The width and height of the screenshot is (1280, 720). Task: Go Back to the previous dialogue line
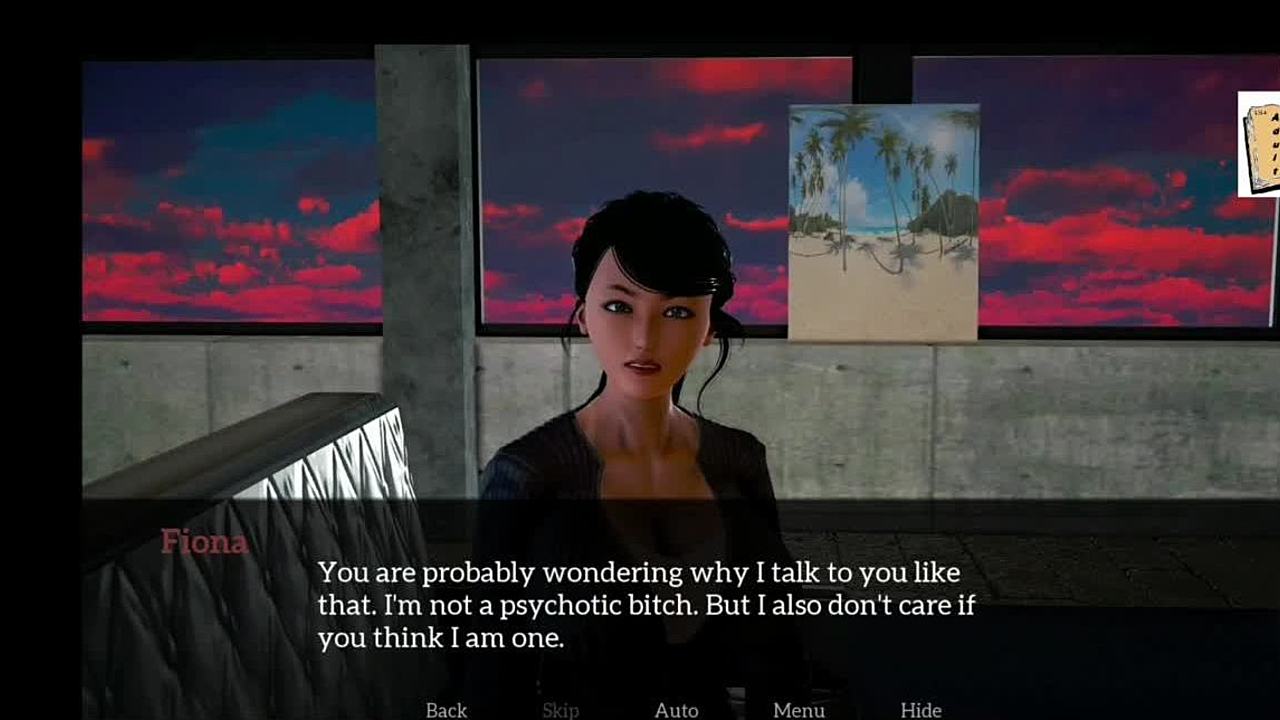[x=446, y=710]
